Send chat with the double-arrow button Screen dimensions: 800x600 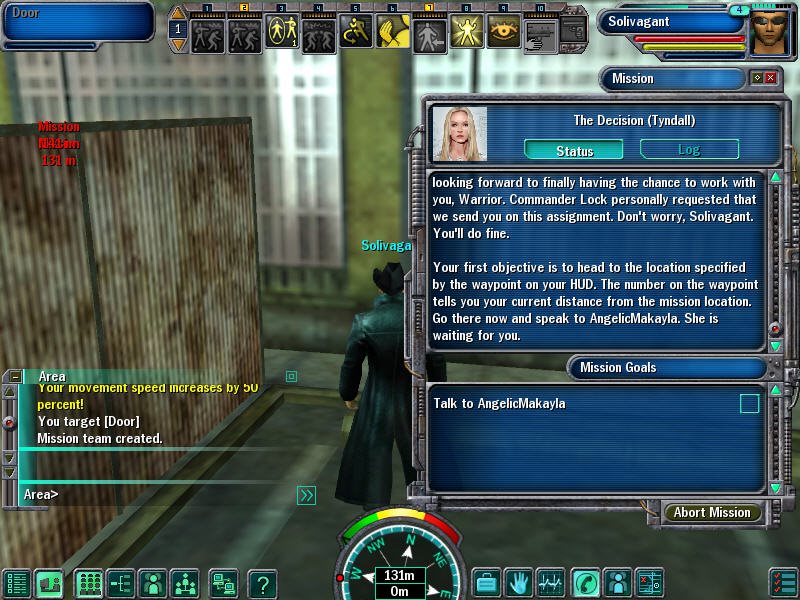click(x=307, y=494)
